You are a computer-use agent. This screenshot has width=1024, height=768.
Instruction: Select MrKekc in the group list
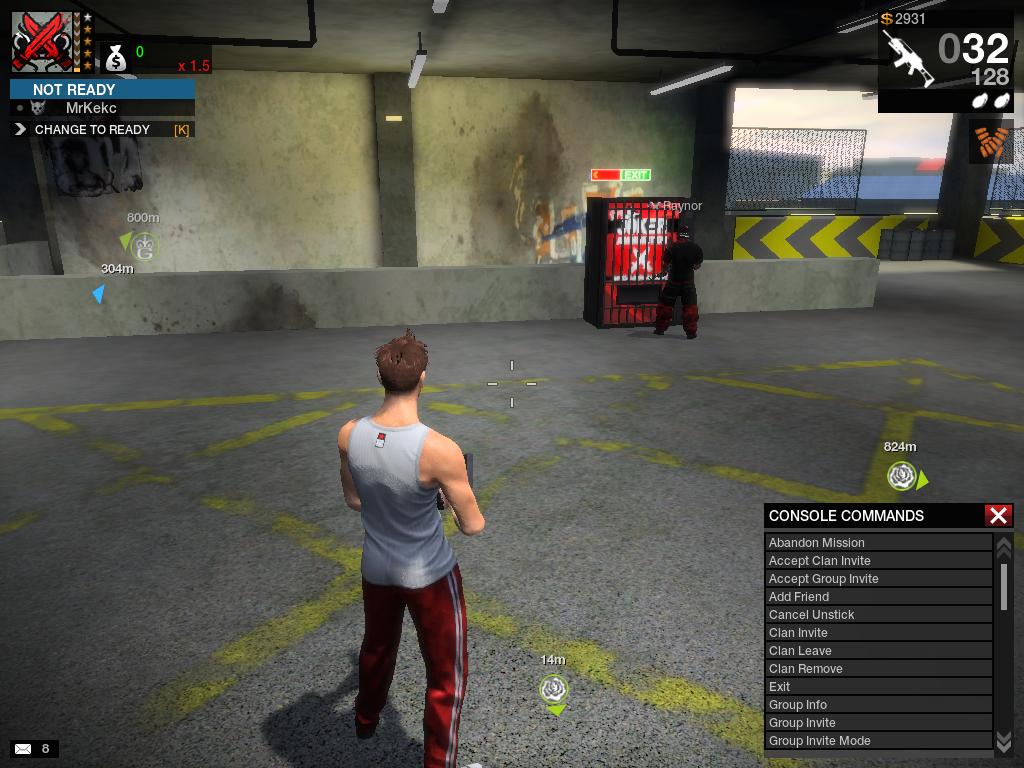click(91, 108)
